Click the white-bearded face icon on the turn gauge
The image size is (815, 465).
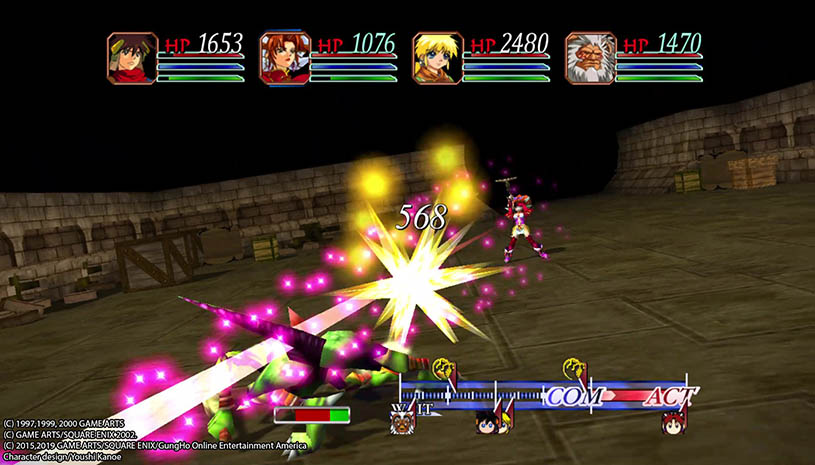tap(402, 420)
